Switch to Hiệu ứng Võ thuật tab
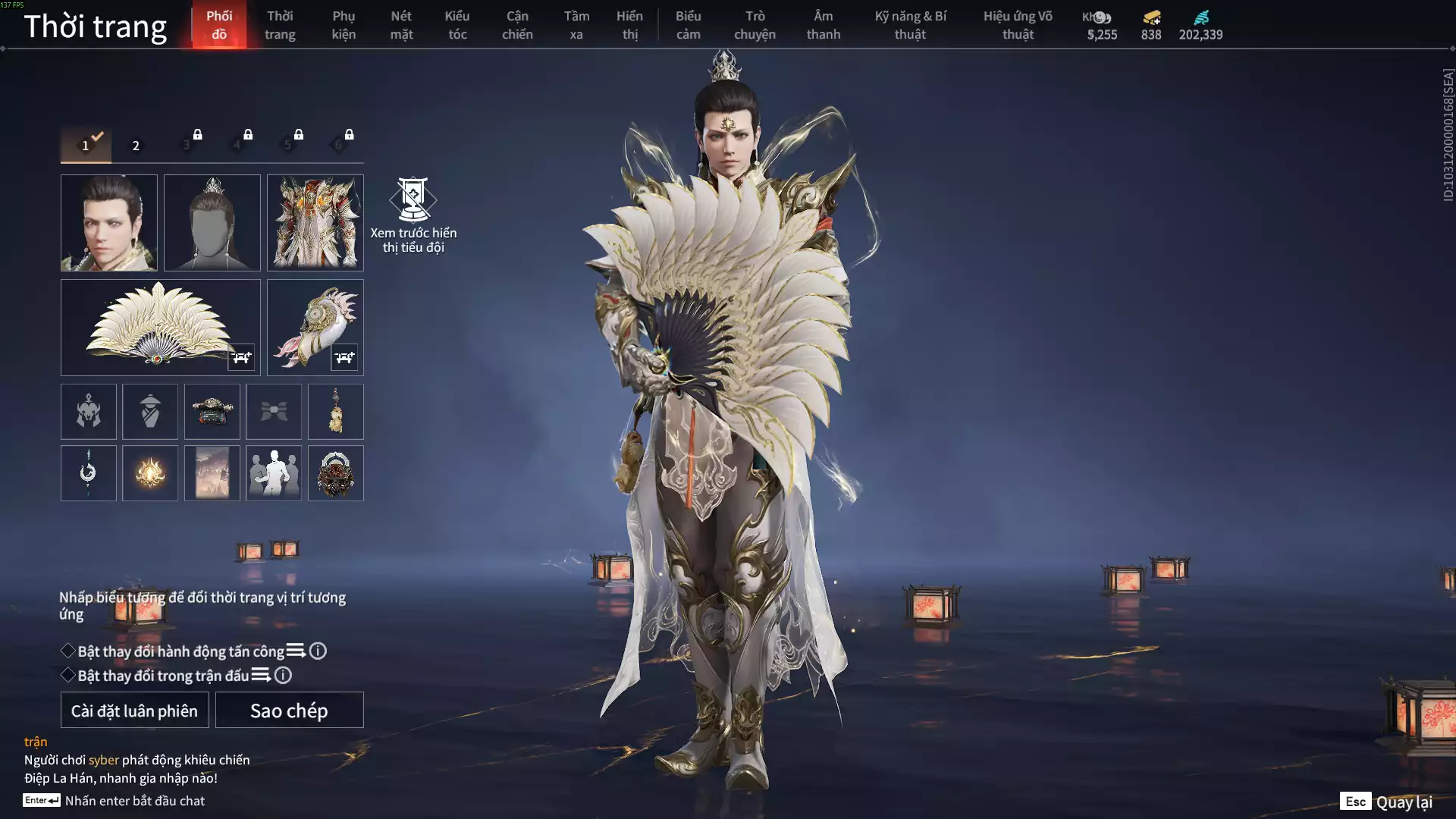 click(1018, 25)
